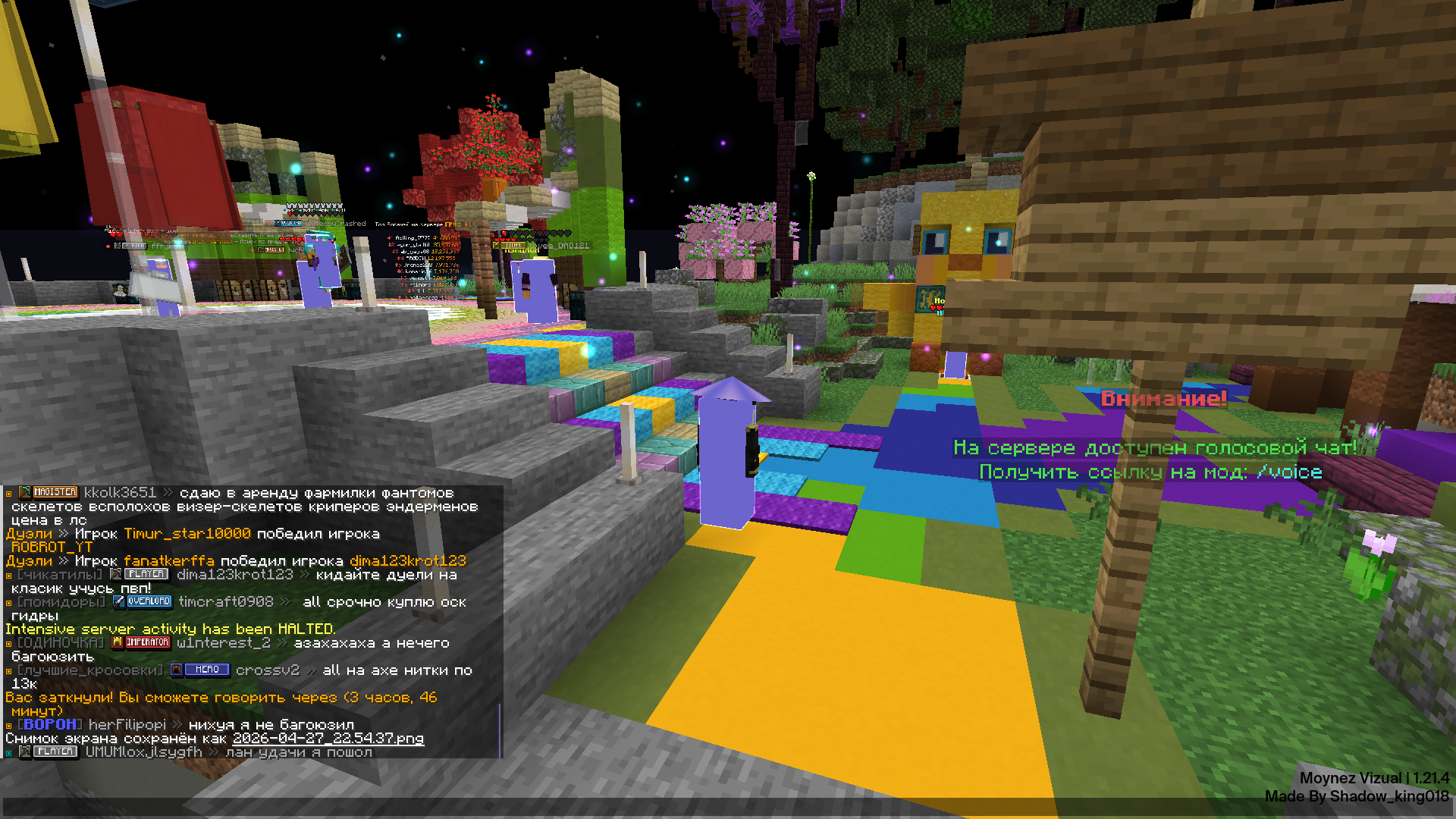Image resolution: width=1456 pixels, height=819 pixels.
Task: Click w1nterest_2's name in chat
Action: point(223,643)
